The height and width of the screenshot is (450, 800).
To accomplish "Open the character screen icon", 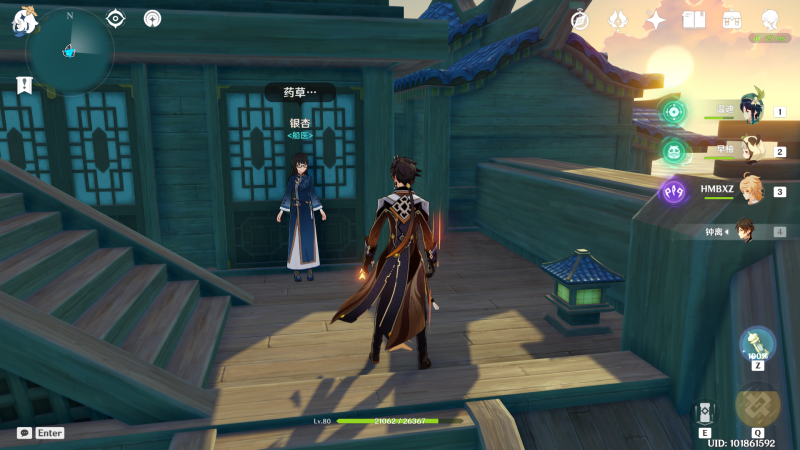I will [770, 19].
